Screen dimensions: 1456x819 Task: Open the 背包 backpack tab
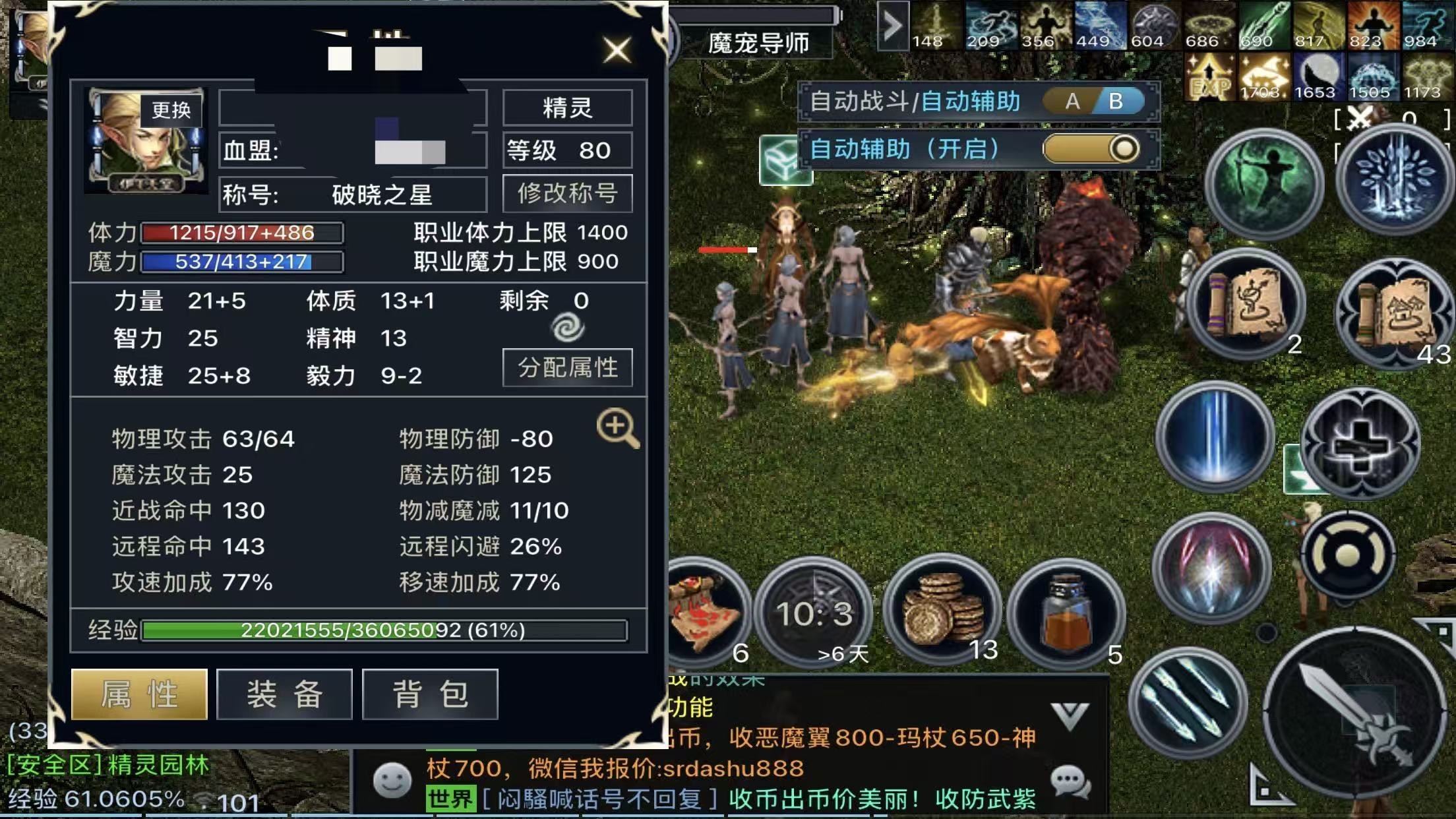pyautogui.click(x=430, y=694)
